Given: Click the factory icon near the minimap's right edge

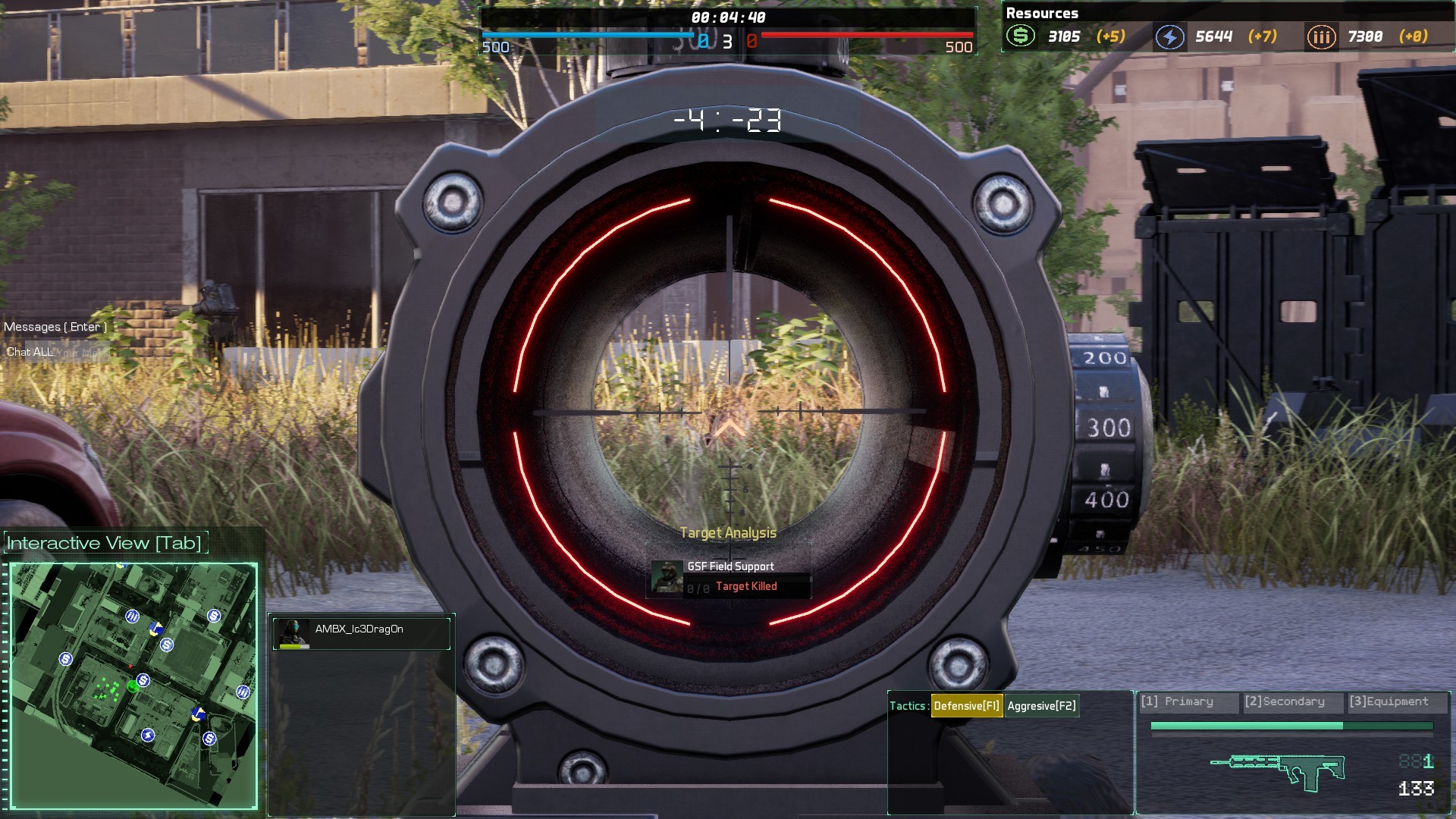Looking at the screenshot, I should coord(243,693).
